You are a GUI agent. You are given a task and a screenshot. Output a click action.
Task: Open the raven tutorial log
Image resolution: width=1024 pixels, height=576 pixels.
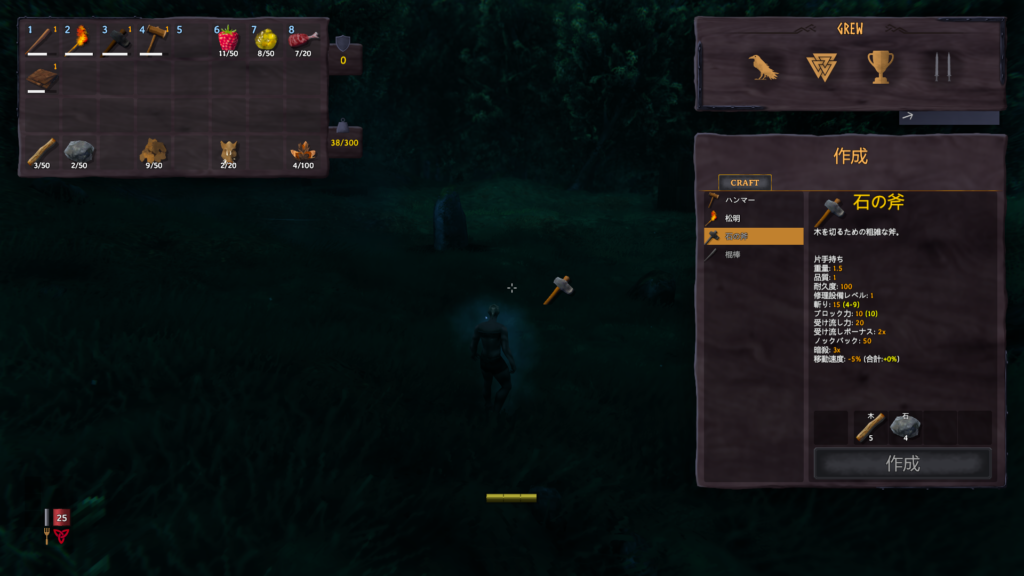(x=763, y=67)
